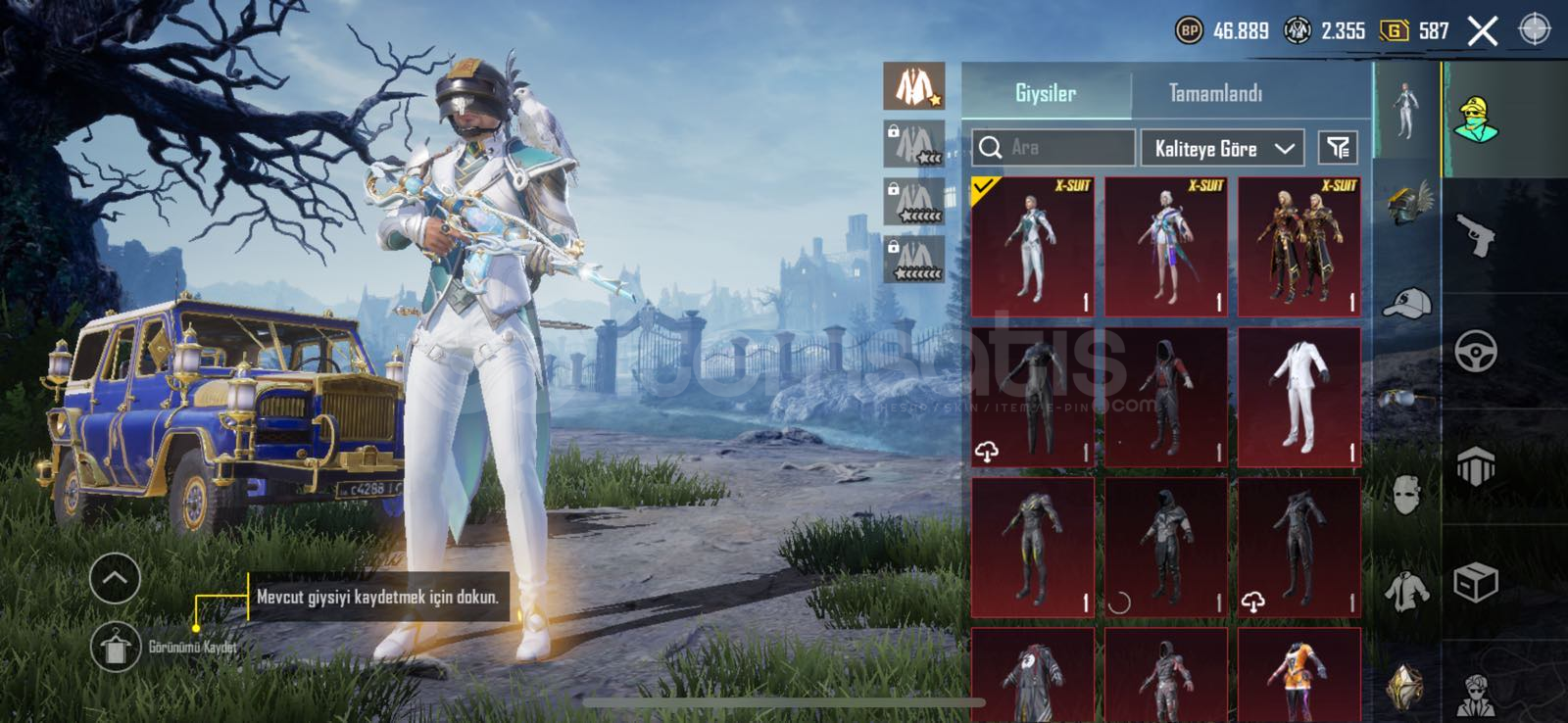1568x723 pixels.
Task: Select the plain white suit outfit
Action: click(x=1299, y=397)
